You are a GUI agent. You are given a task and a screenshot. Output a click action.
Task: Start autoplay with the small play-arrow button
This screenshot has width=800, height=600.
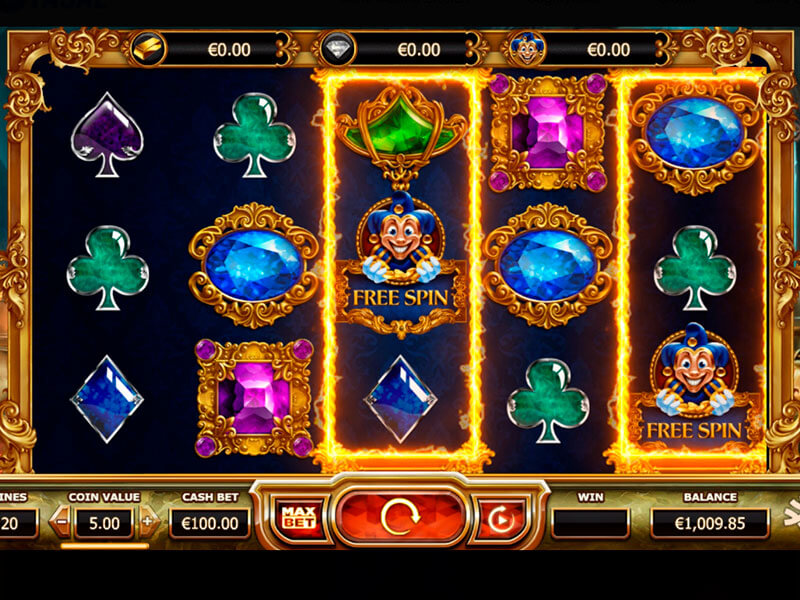click(499, 518)
